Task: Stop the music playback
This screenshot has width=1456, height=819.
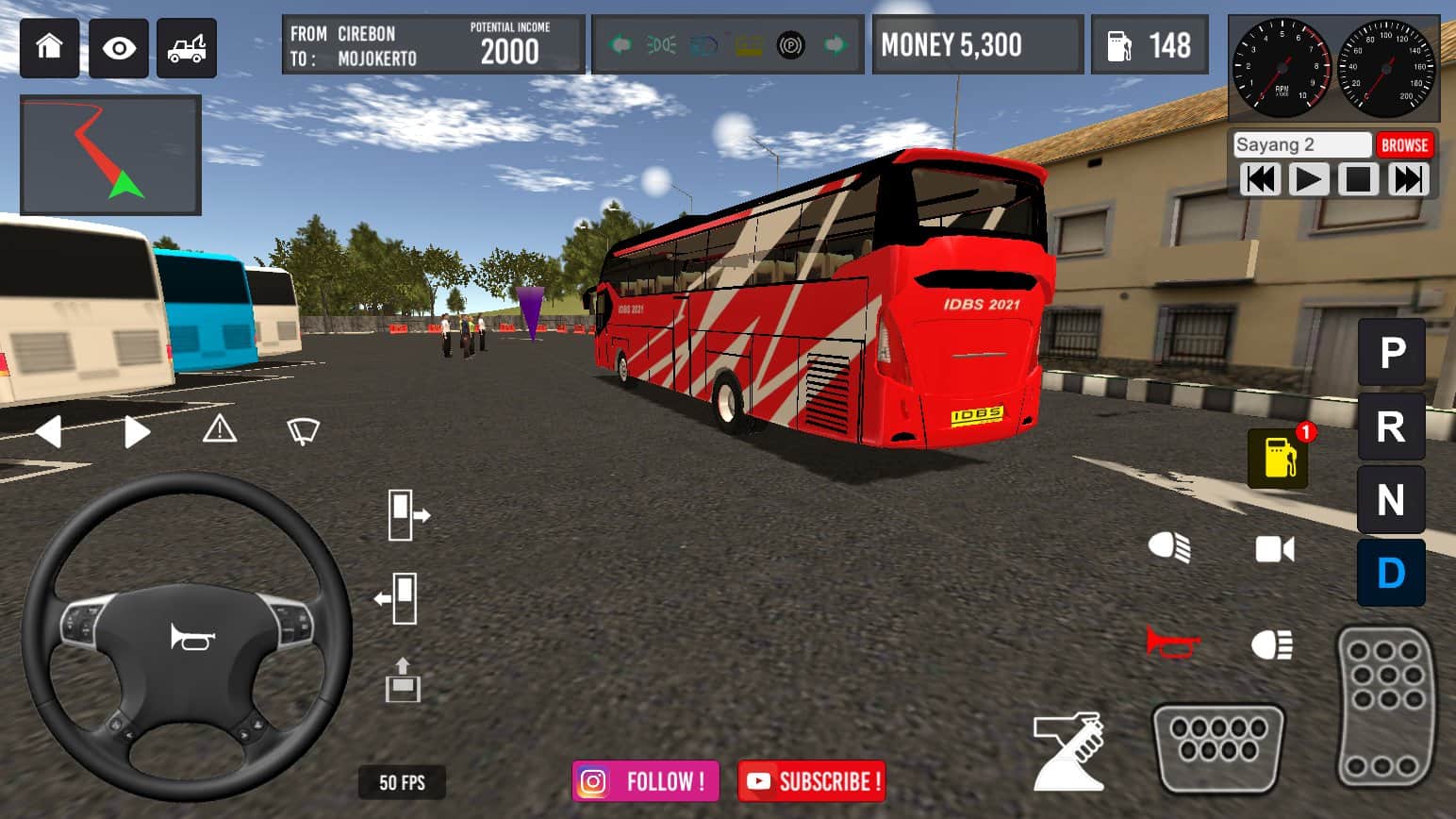Action: point(1358,179)
